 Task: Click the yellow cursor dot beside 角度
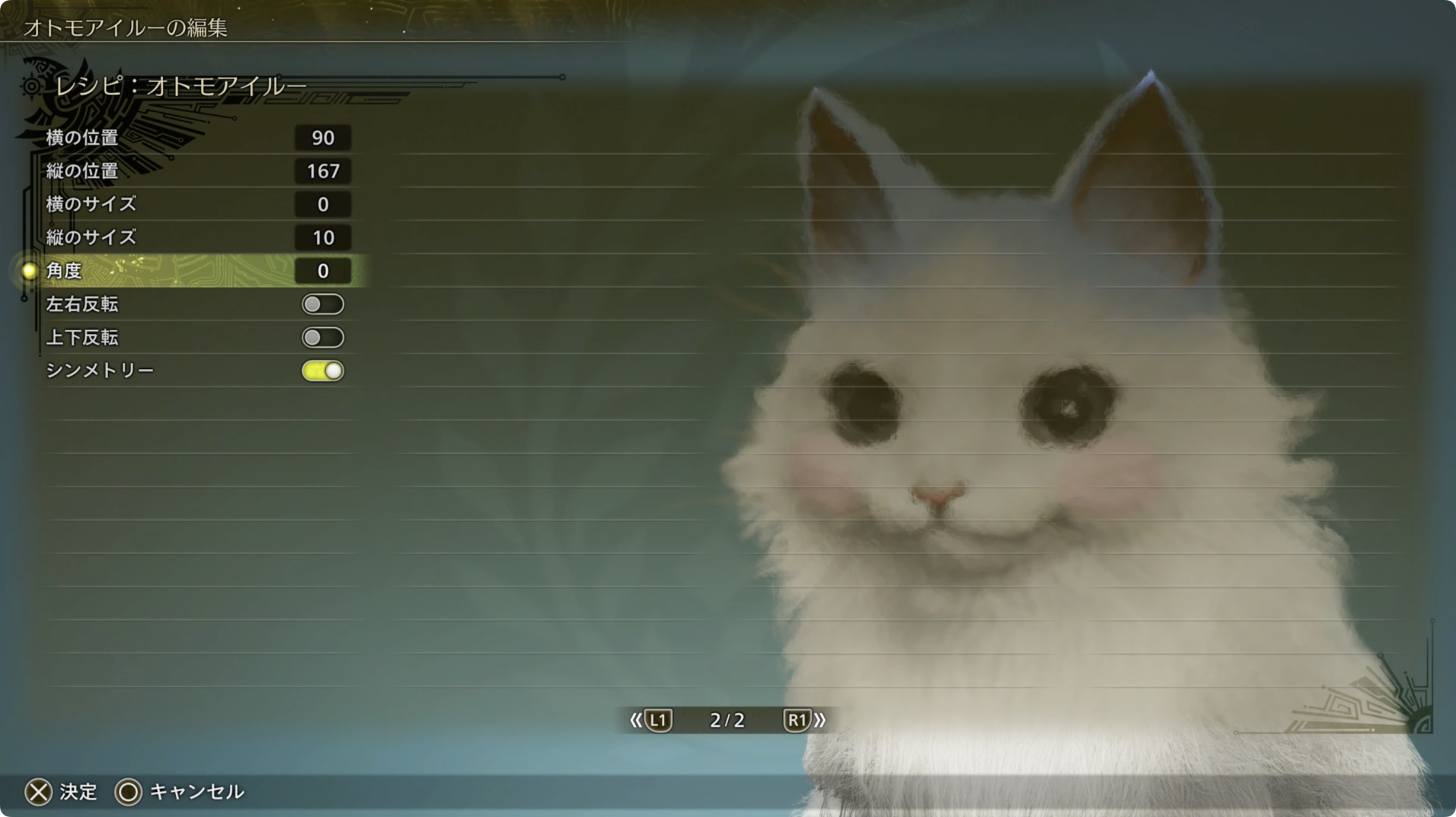tap(28, 271)
